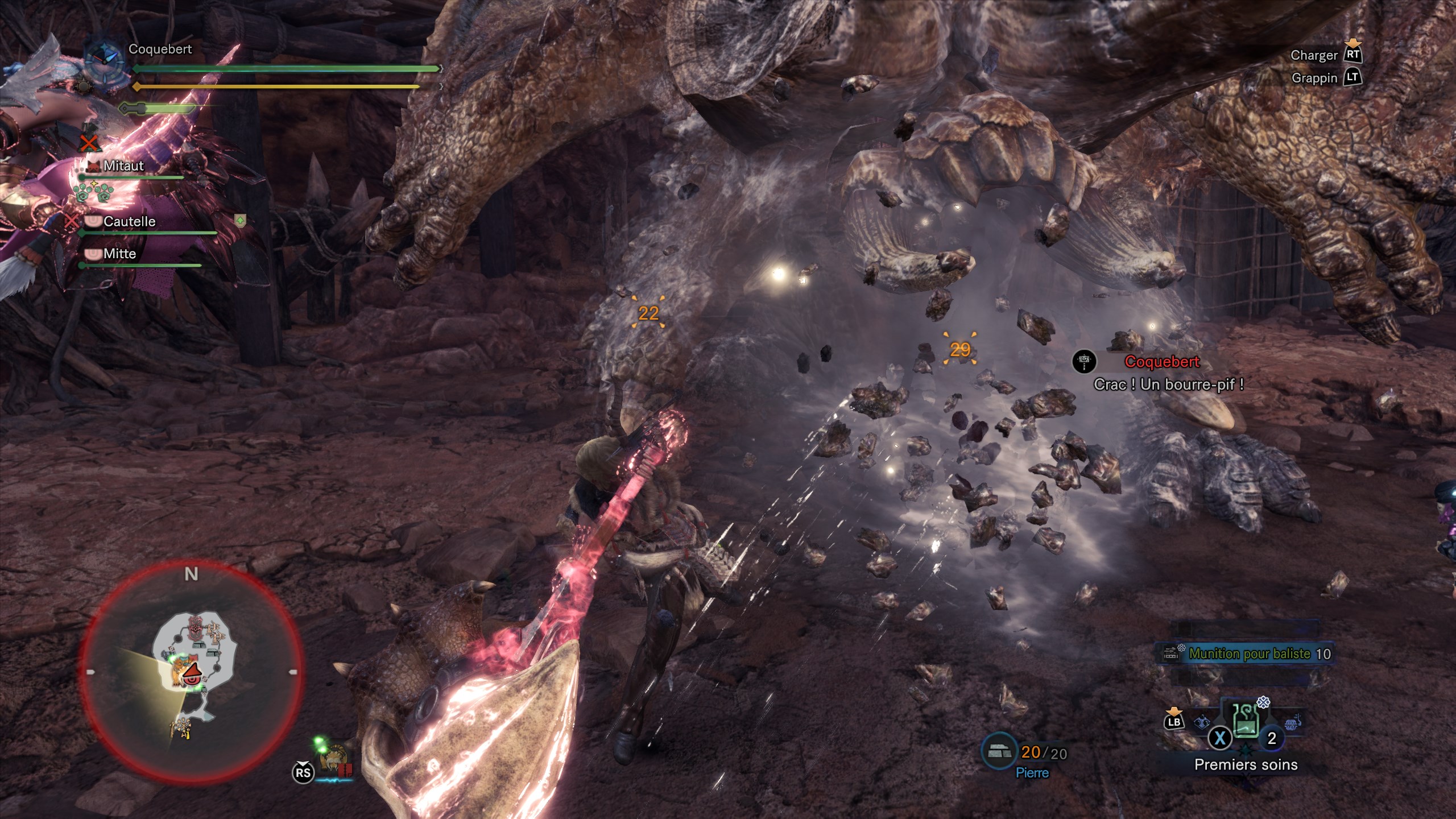This screenshot has width=1456, height=819.
Task: Select party member Mitaut
Action: pyautogui.click(x=123, y=166)
